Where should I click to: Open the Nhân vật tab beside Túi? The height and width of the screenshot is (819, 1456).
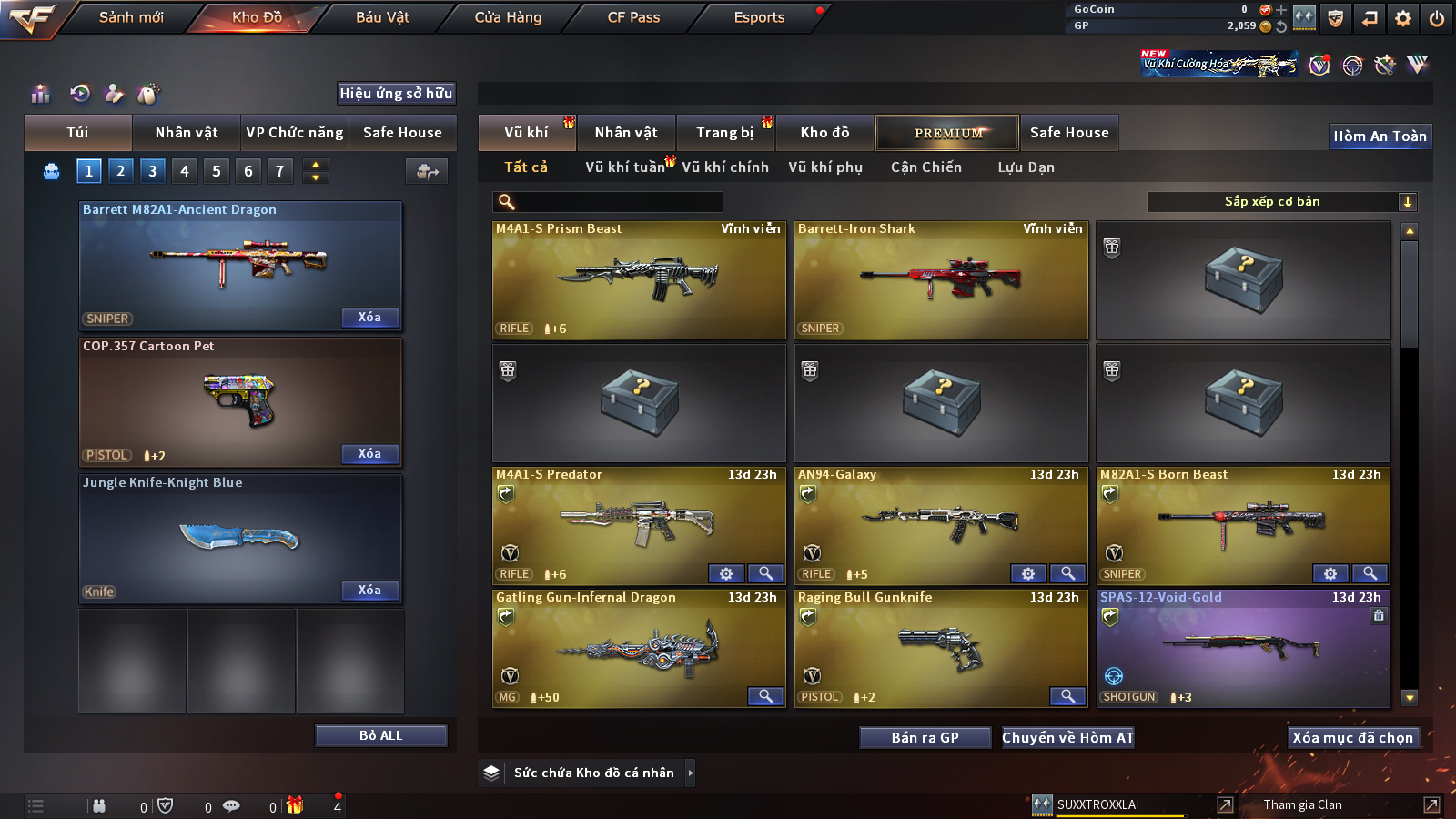[x=187, y=133]
